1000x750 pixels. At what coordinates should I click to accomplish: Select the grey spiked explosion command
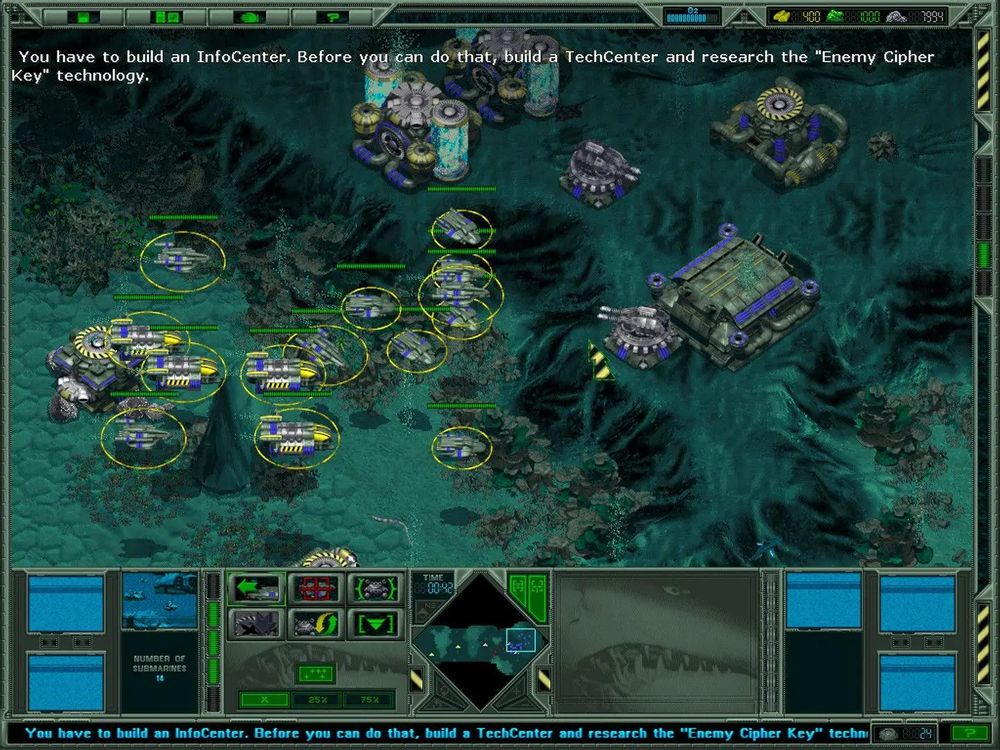pyautogui.click(x=255, y=624)
